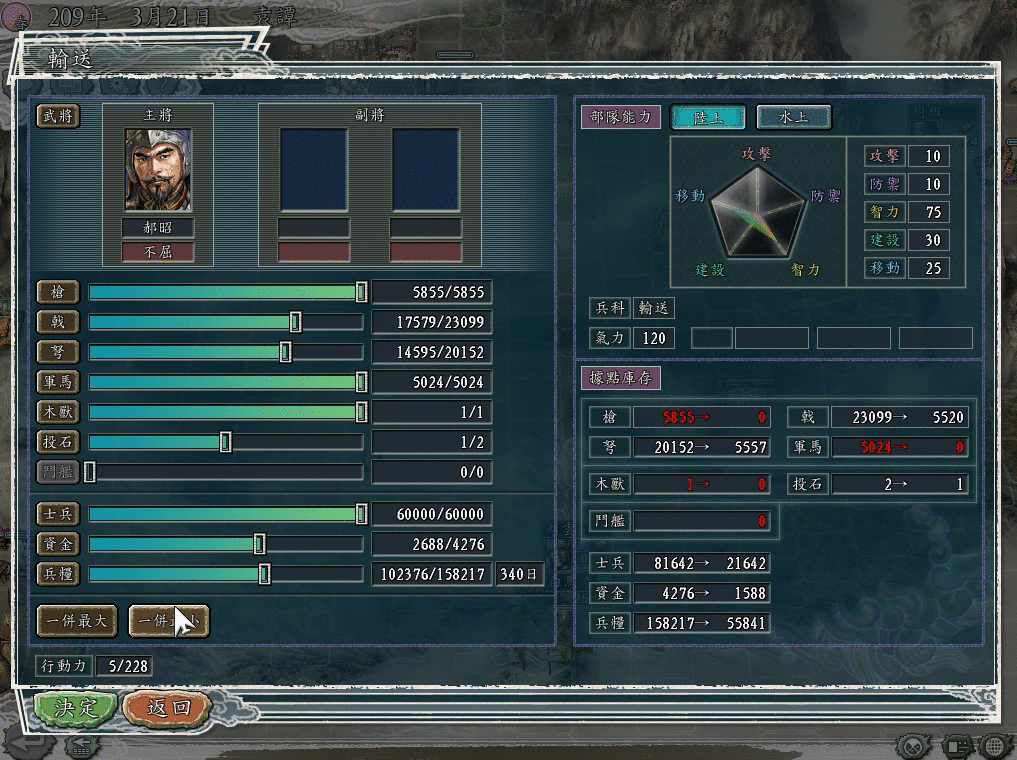The width and height of the screenshot is (1017, 760).
Task: Choose the 兵糧 food supply button
Action: (58, 574)
